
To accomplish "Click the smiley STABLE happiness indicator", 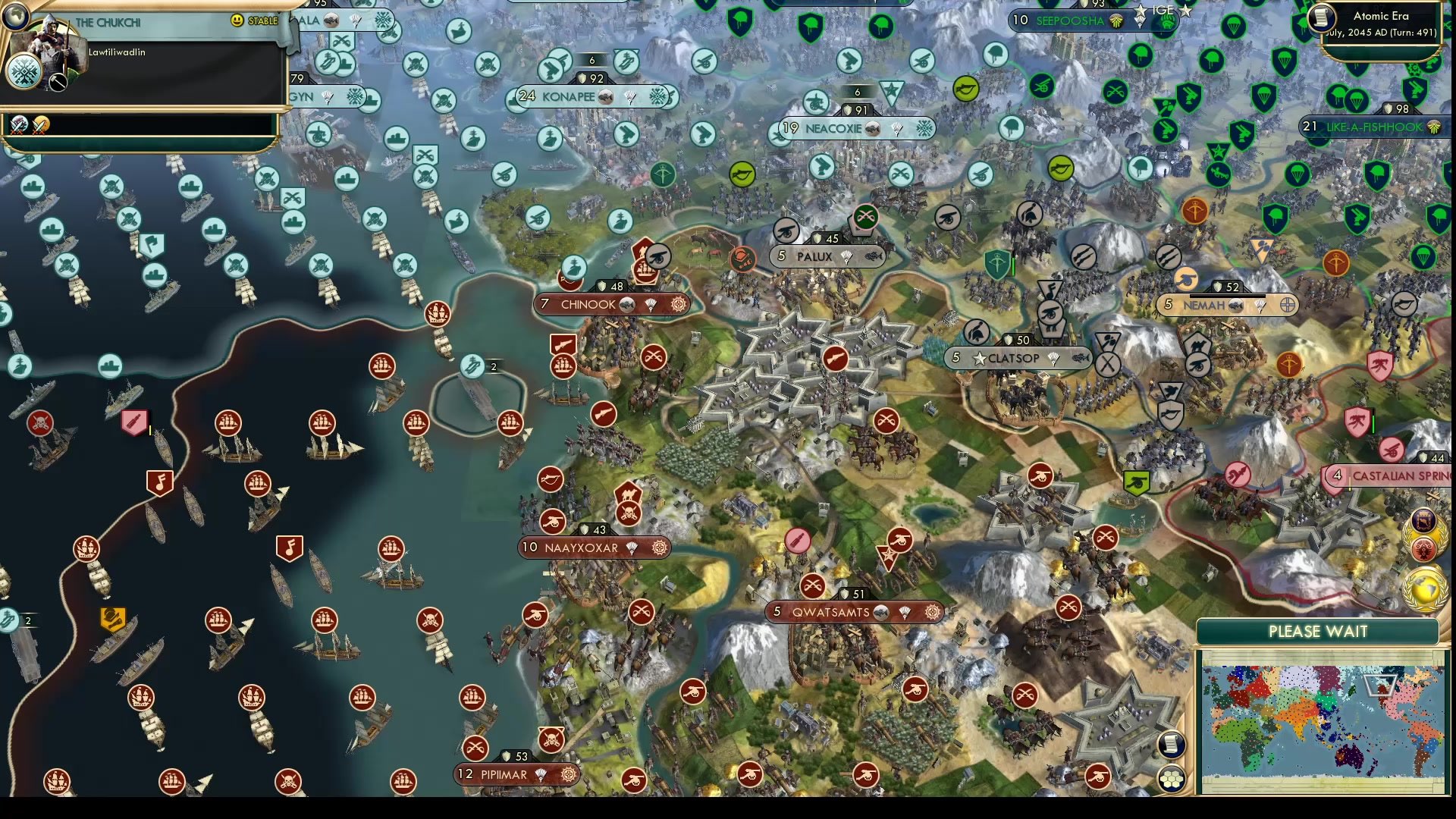I will coord(237,20).
